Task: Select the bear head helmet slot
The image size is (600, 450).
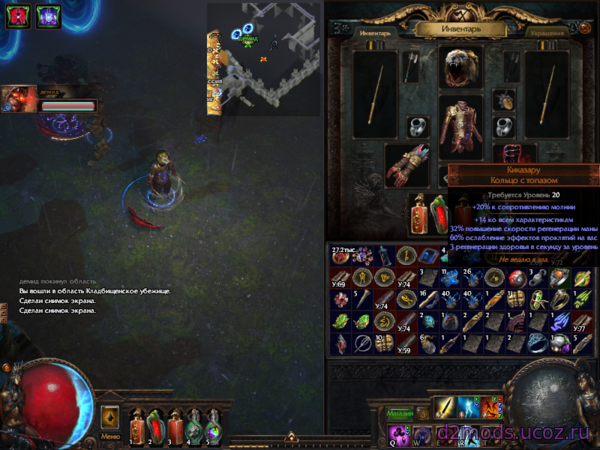Action: point(461,66)
